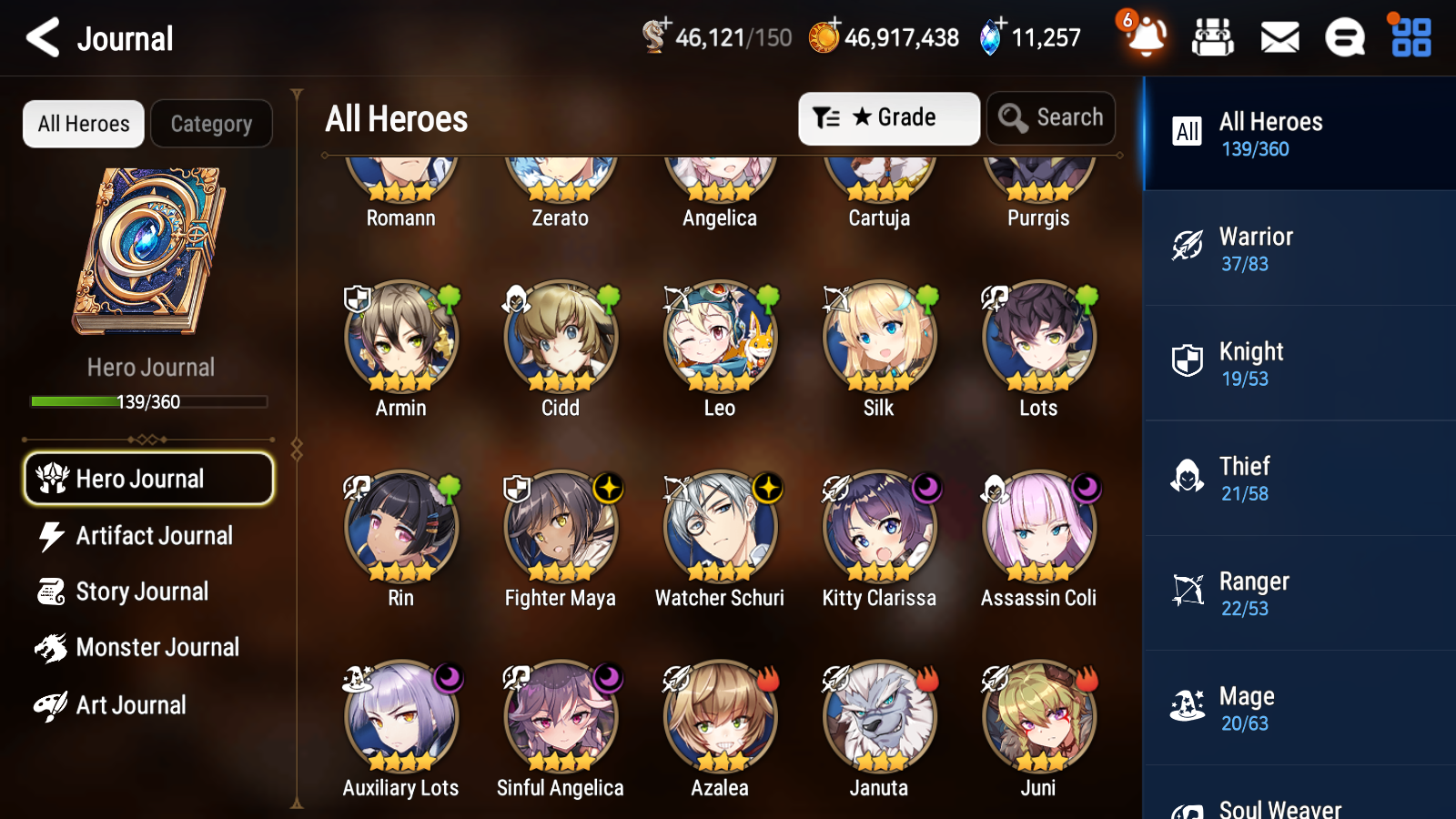Open the Artifact Journal
Screen dimensions: 1456x819
(x=155, y=536)
